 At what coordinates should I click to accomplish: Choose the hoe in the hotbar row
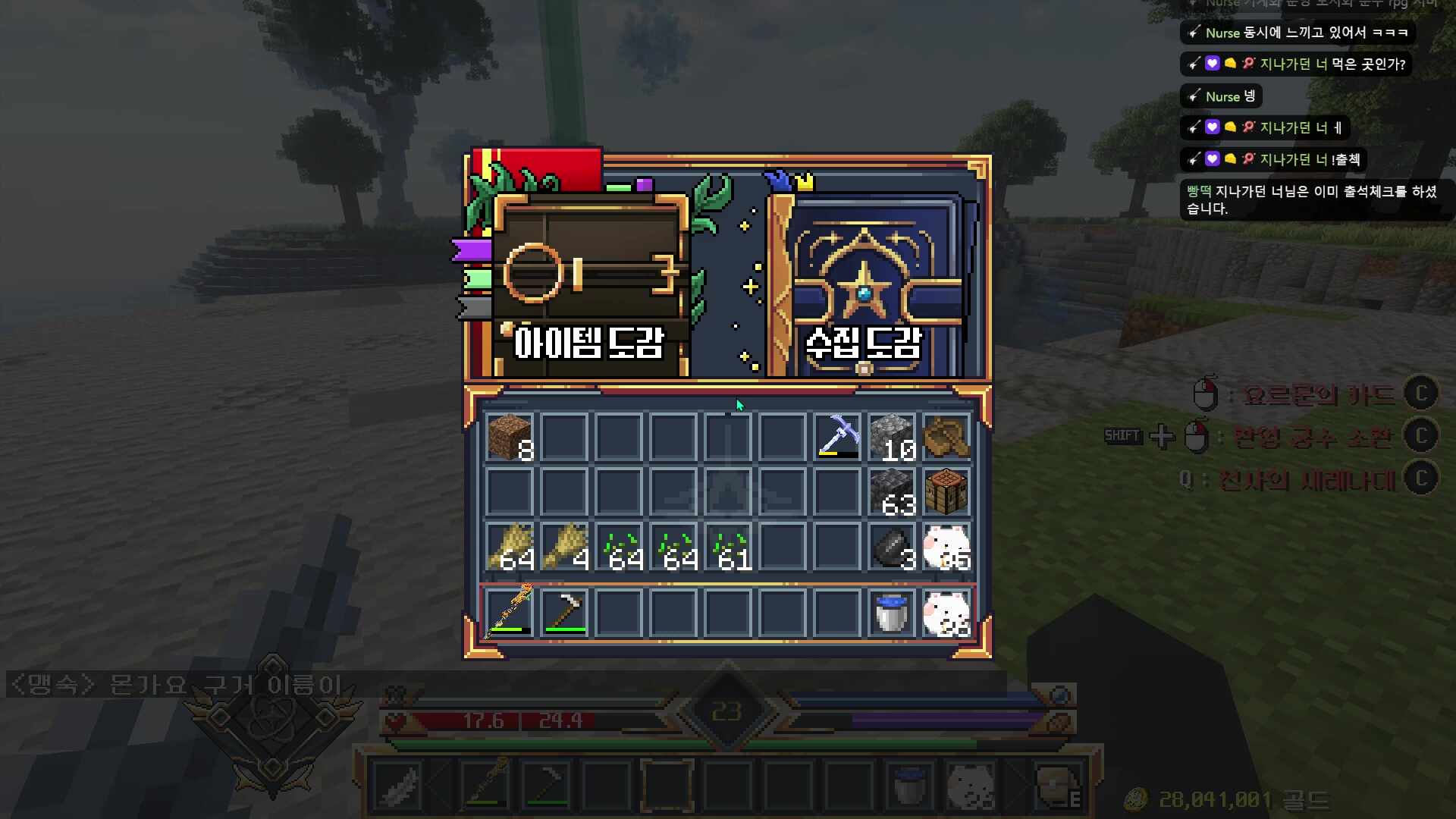coord(564,611)
